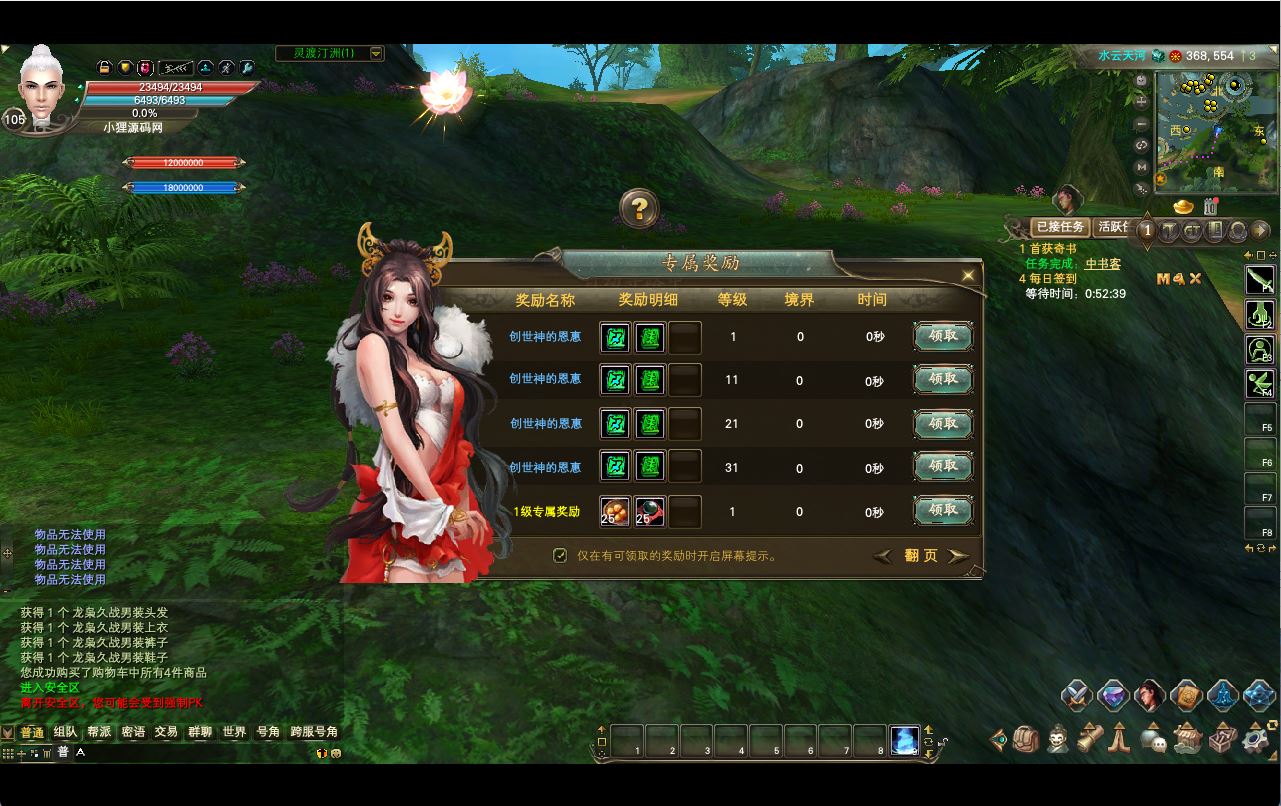Open the gold ingot shop icon

[1184, 207]
